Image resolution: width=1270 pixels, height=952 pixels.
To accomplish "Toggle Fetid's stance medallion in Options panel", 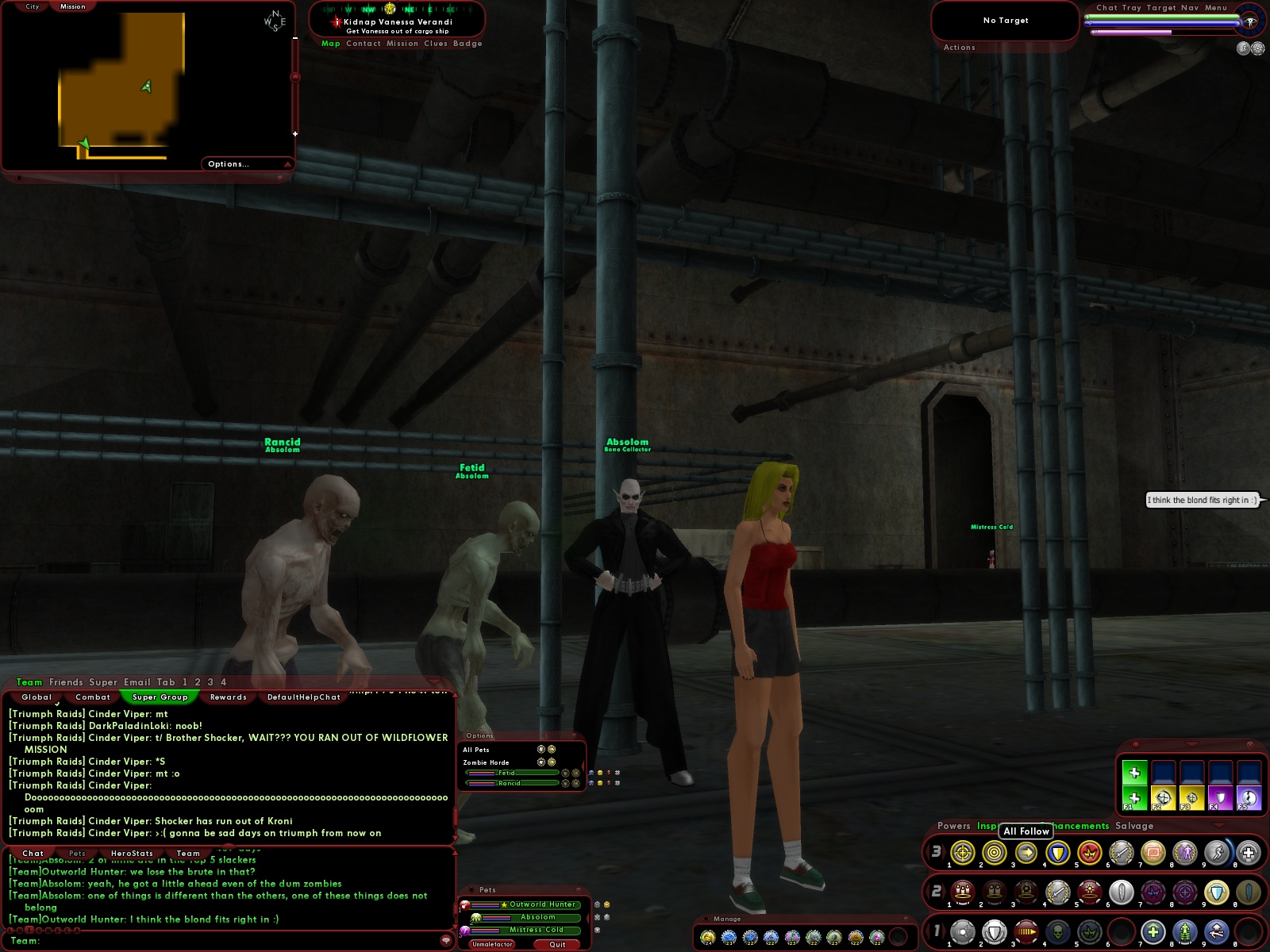I will (565, 773).
